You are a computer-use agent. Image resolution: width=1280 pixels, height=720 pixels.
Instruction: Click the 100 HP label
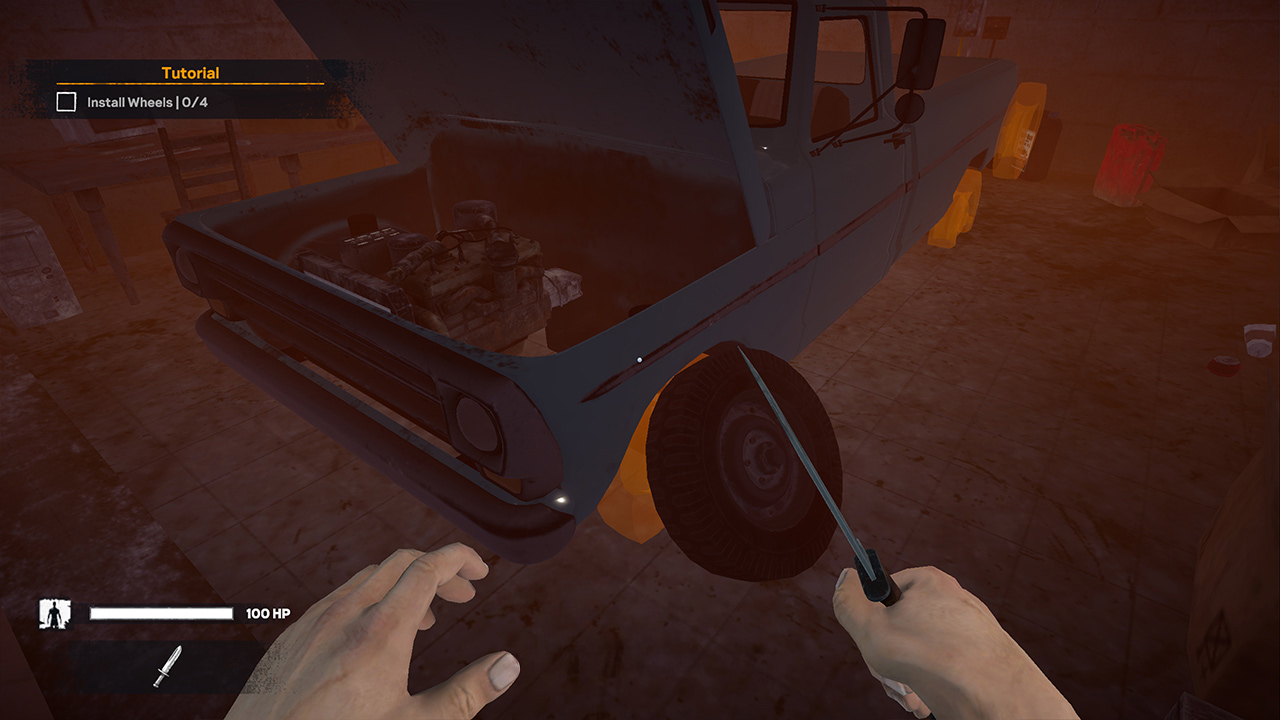click(x=266, y=612)
